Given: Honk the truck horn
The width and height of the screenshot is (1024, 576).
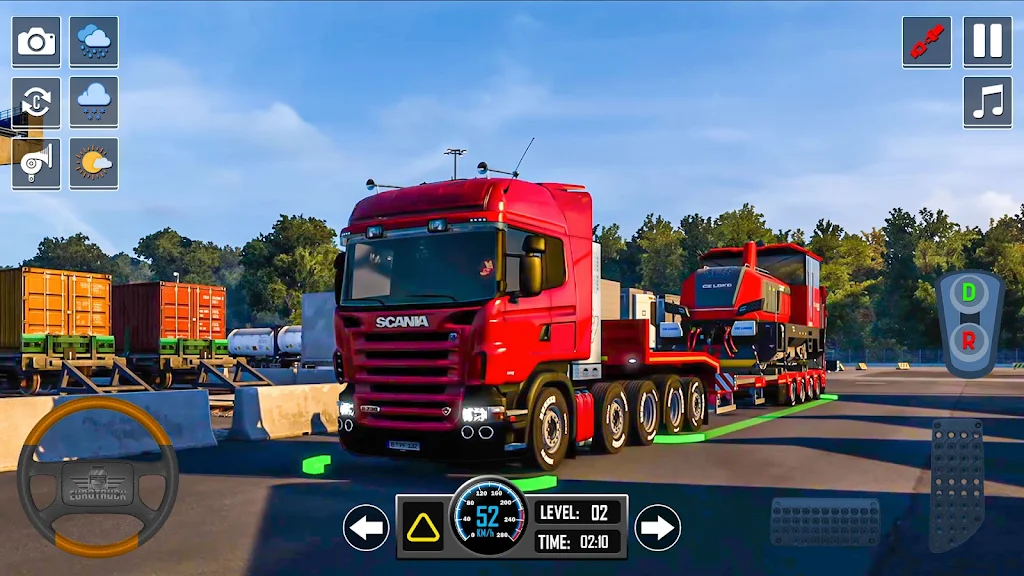Looking at the screenshot, I should [x=36, y=163].
